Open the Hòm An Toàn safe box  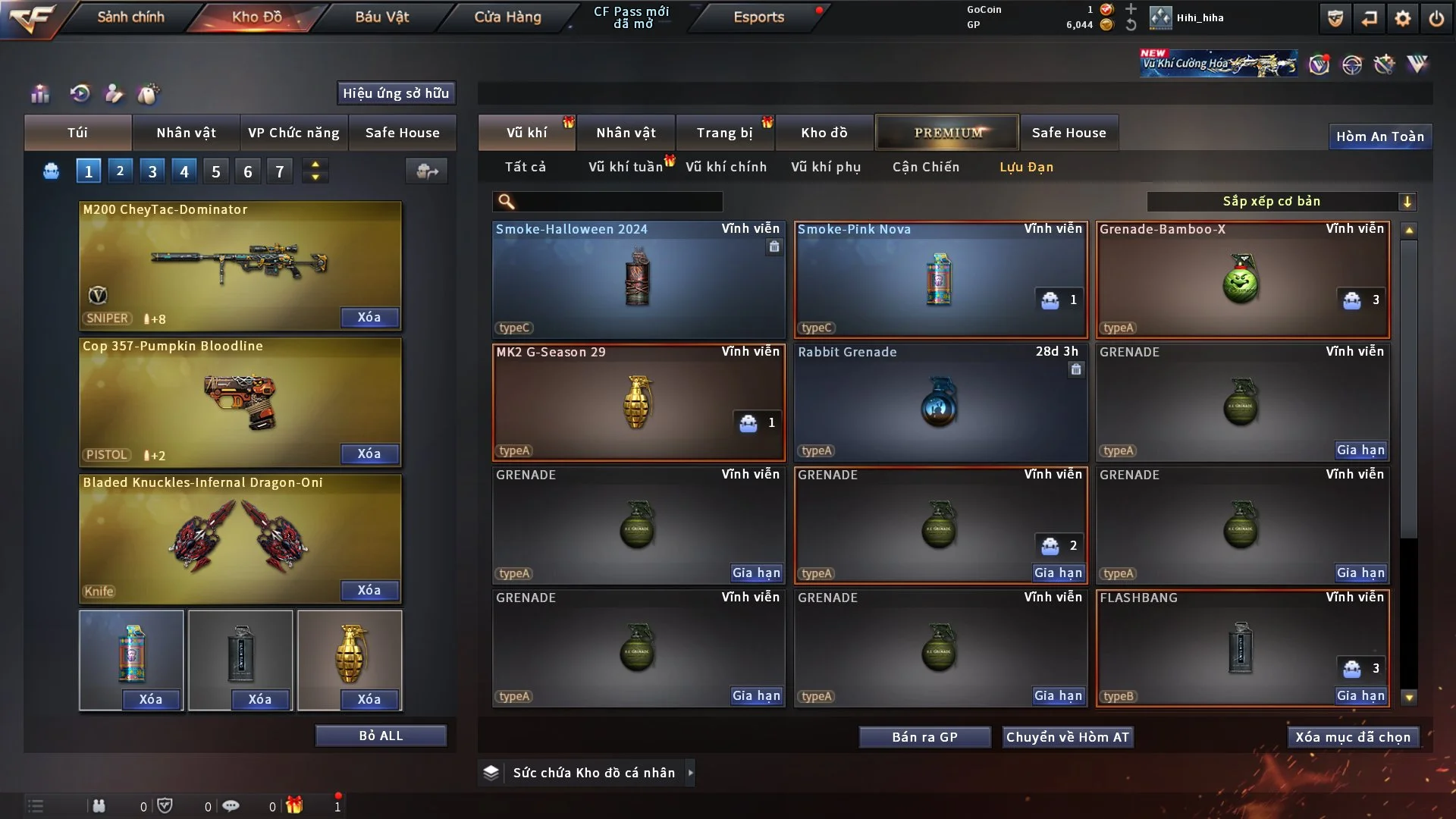click(x=1379, y=136)
